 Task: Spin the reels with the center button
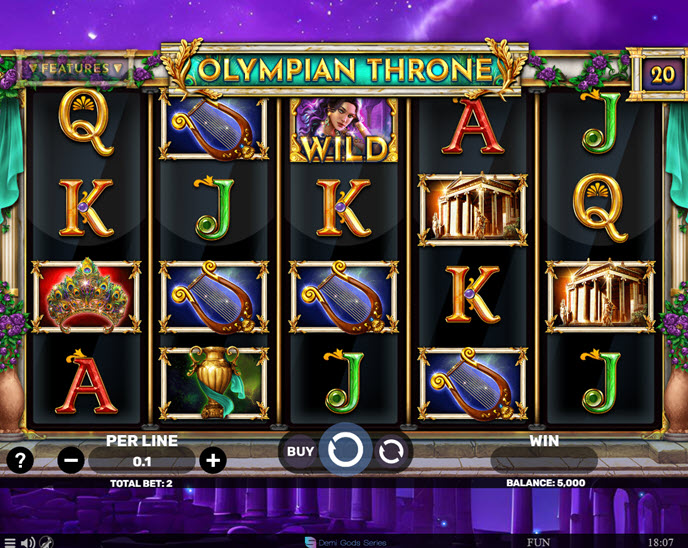click(345, 451)
